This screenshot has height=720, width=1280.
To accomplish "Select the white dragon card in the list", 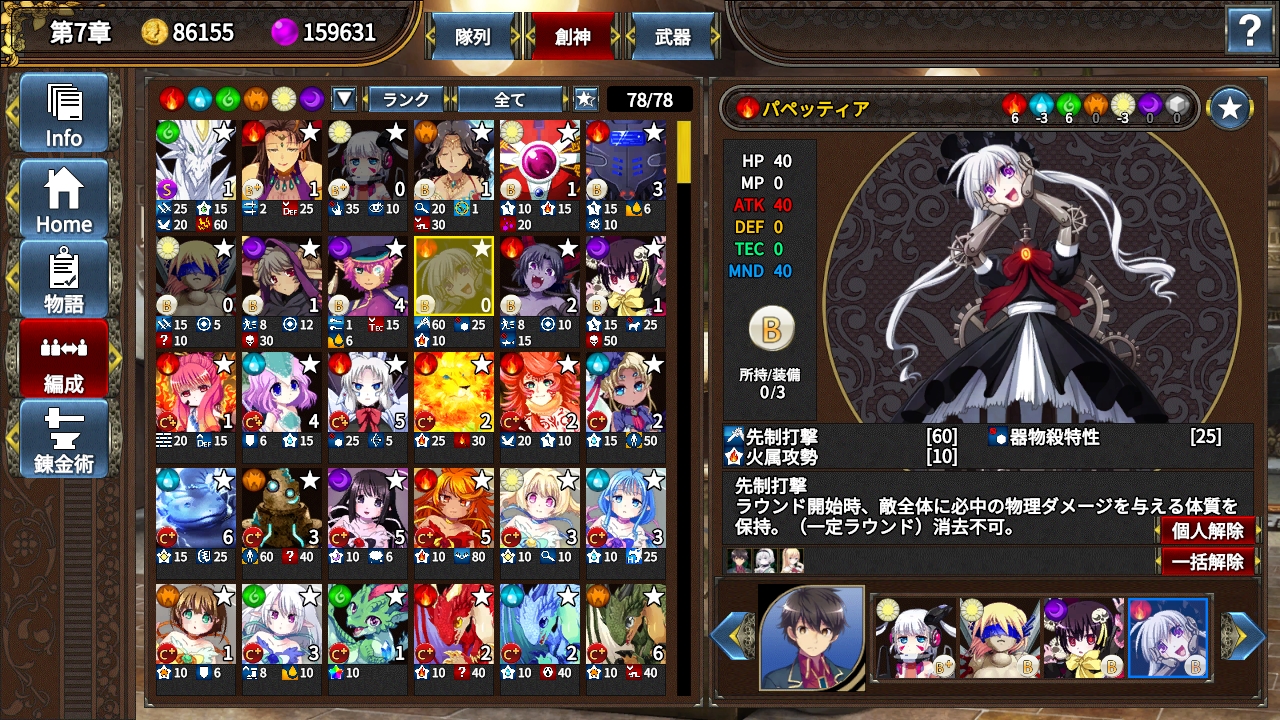I will point(196,161).
